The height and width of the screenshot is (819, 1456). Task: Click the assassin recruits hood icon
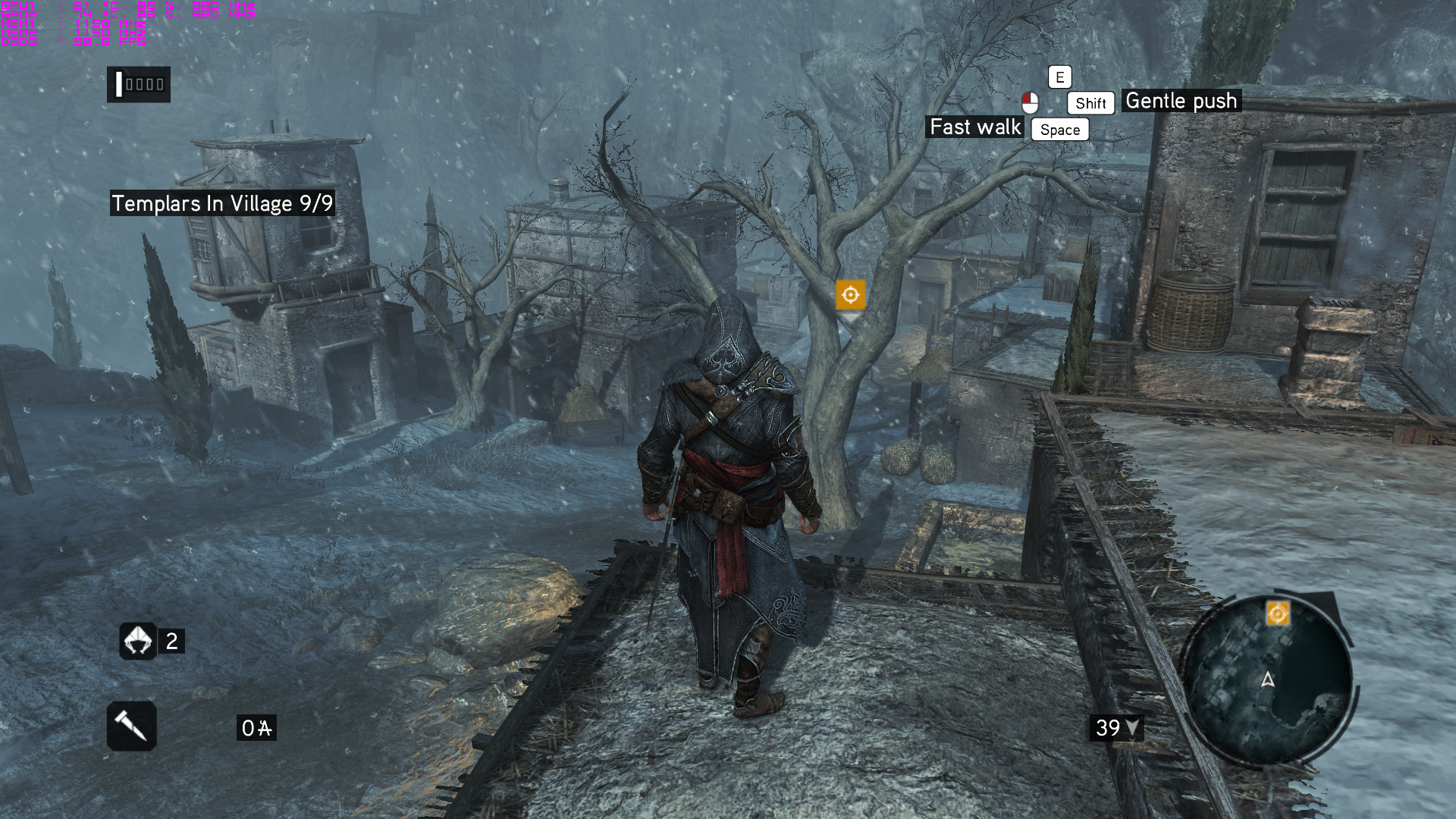tap(138, 642)
